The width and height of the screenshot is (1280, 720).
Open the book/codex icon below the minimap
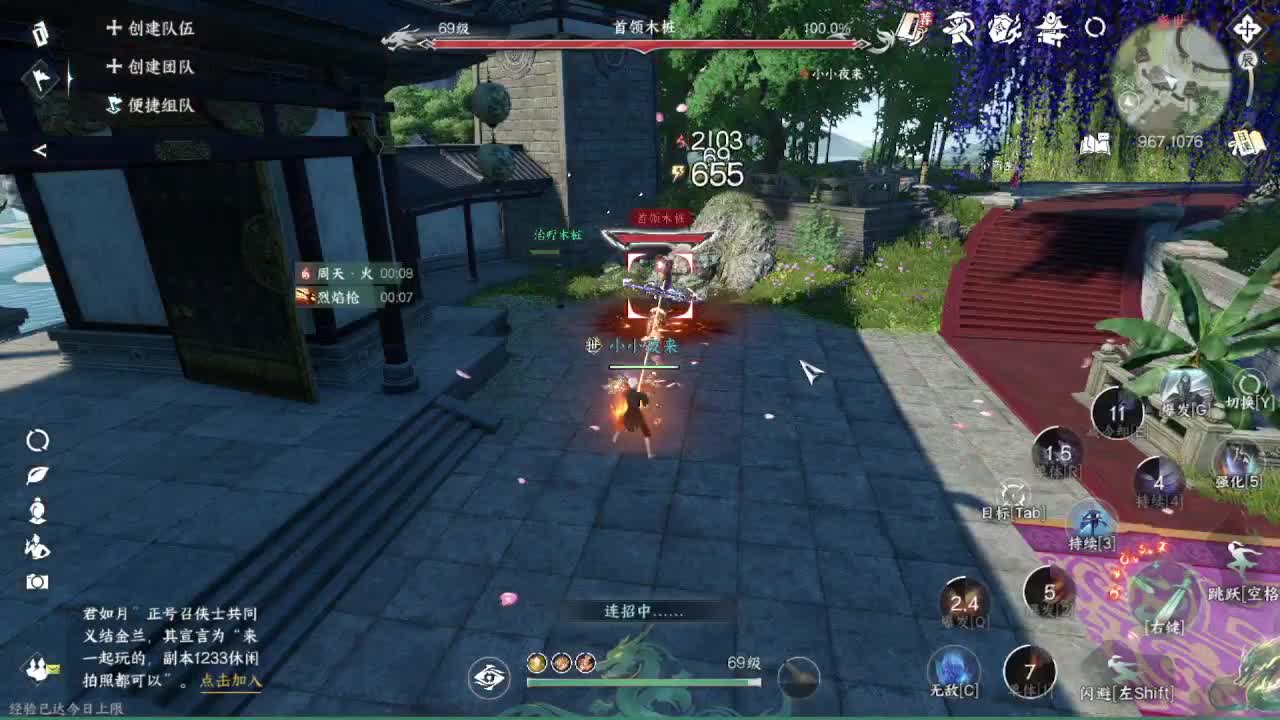coord(1097,142)
